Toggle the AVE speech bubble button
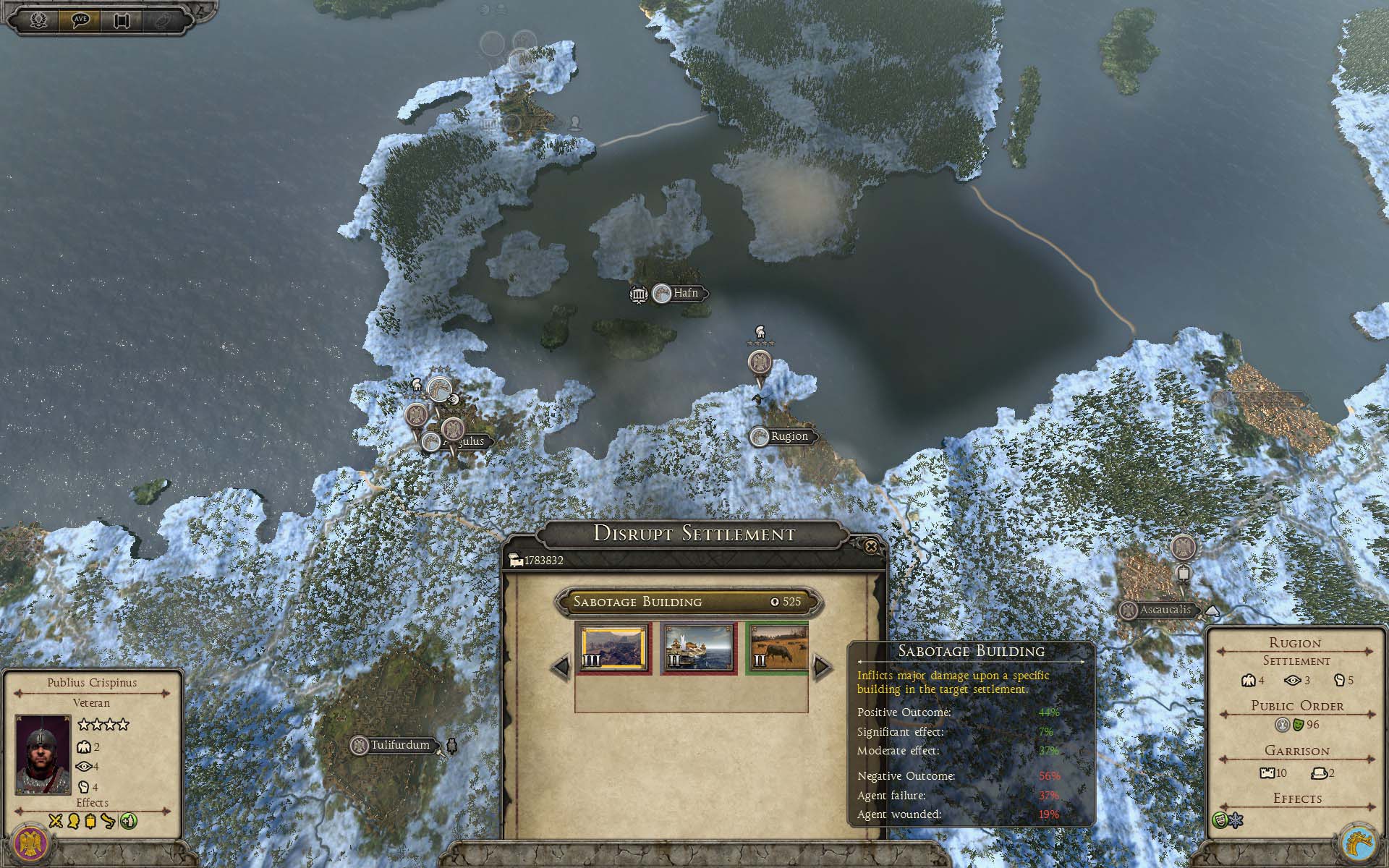 click(80, 20)
